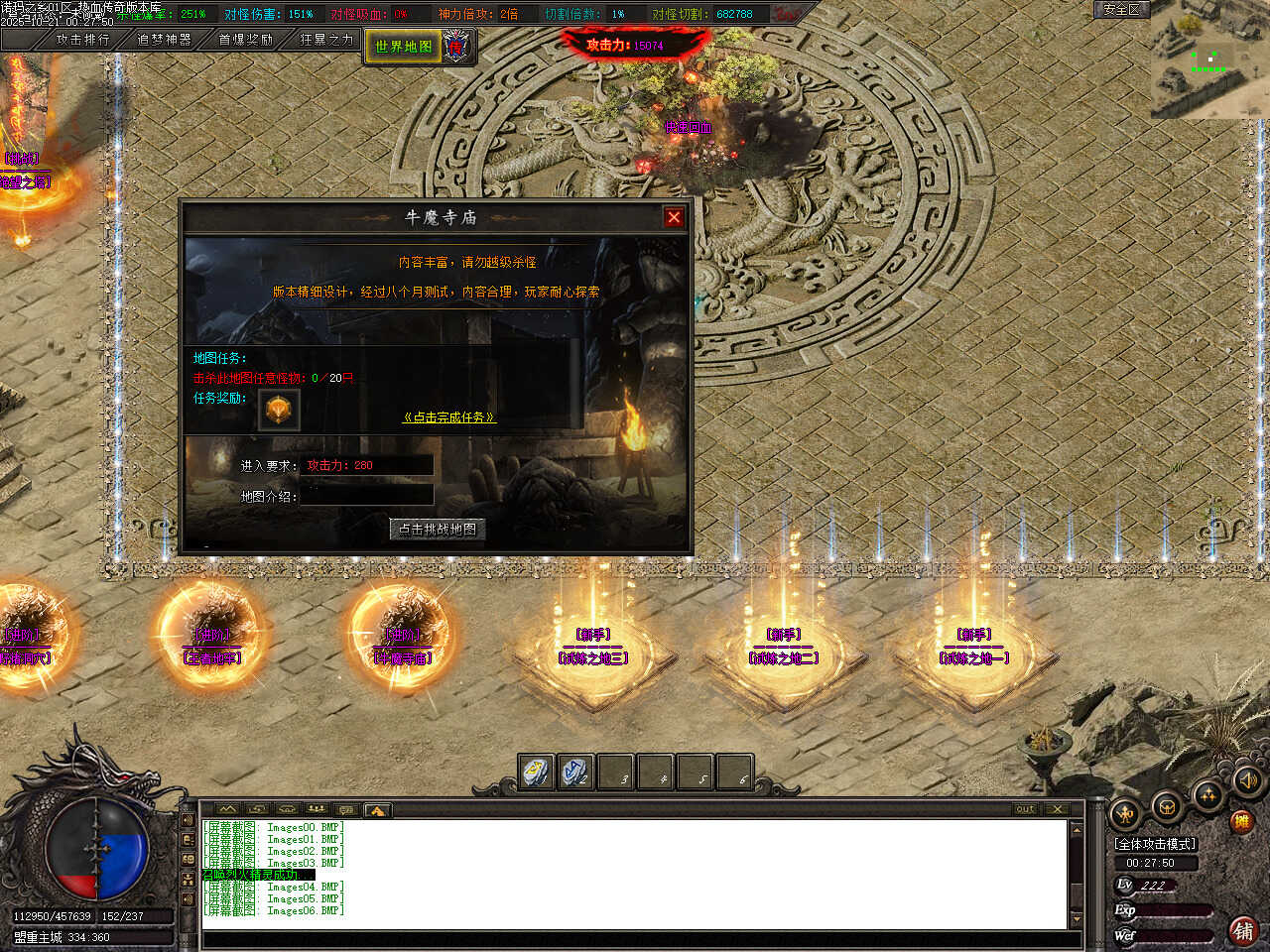Open the 攻击排行 ranking menu

82,40
